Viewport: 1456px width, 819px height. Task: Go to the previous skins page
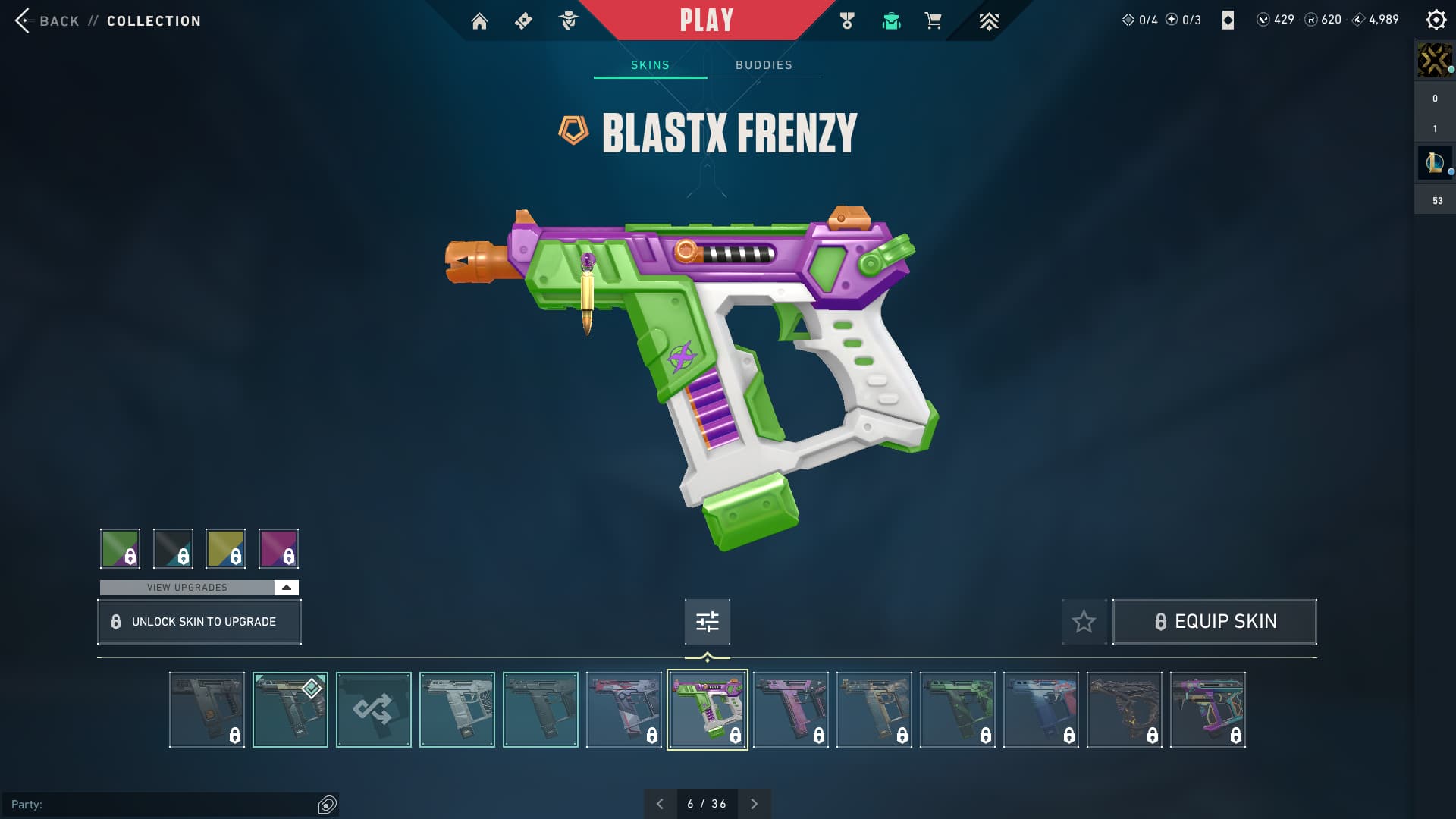point(660,804)
